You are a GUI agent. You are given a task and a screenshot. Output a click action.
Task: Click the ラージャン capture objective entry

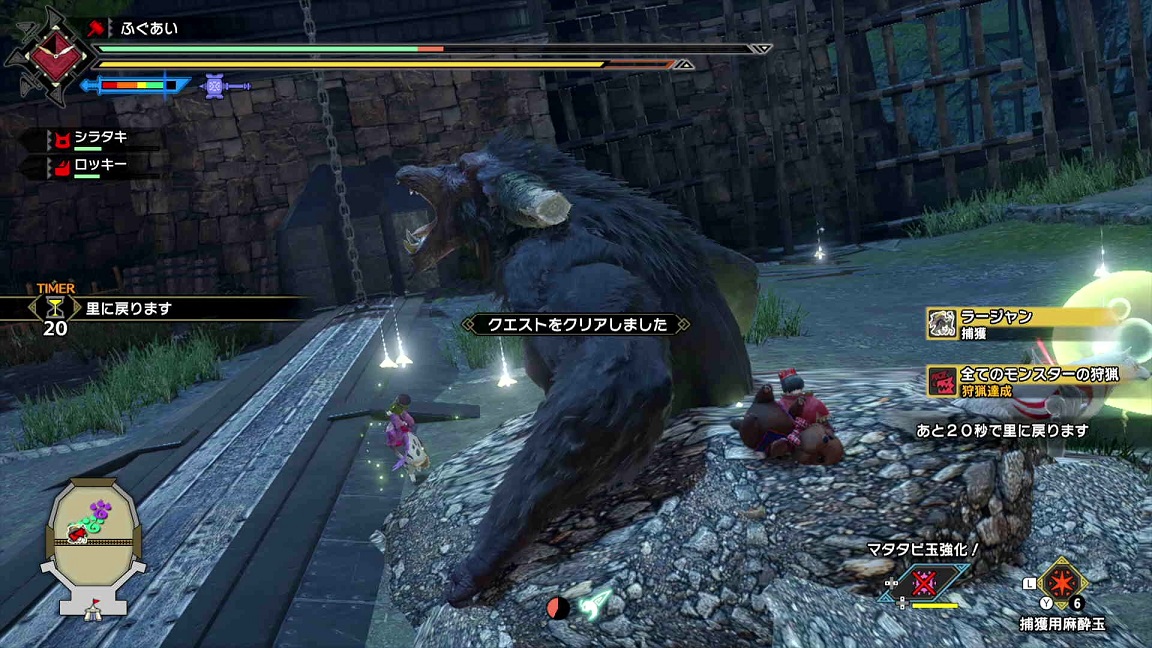coord(1020,323)
